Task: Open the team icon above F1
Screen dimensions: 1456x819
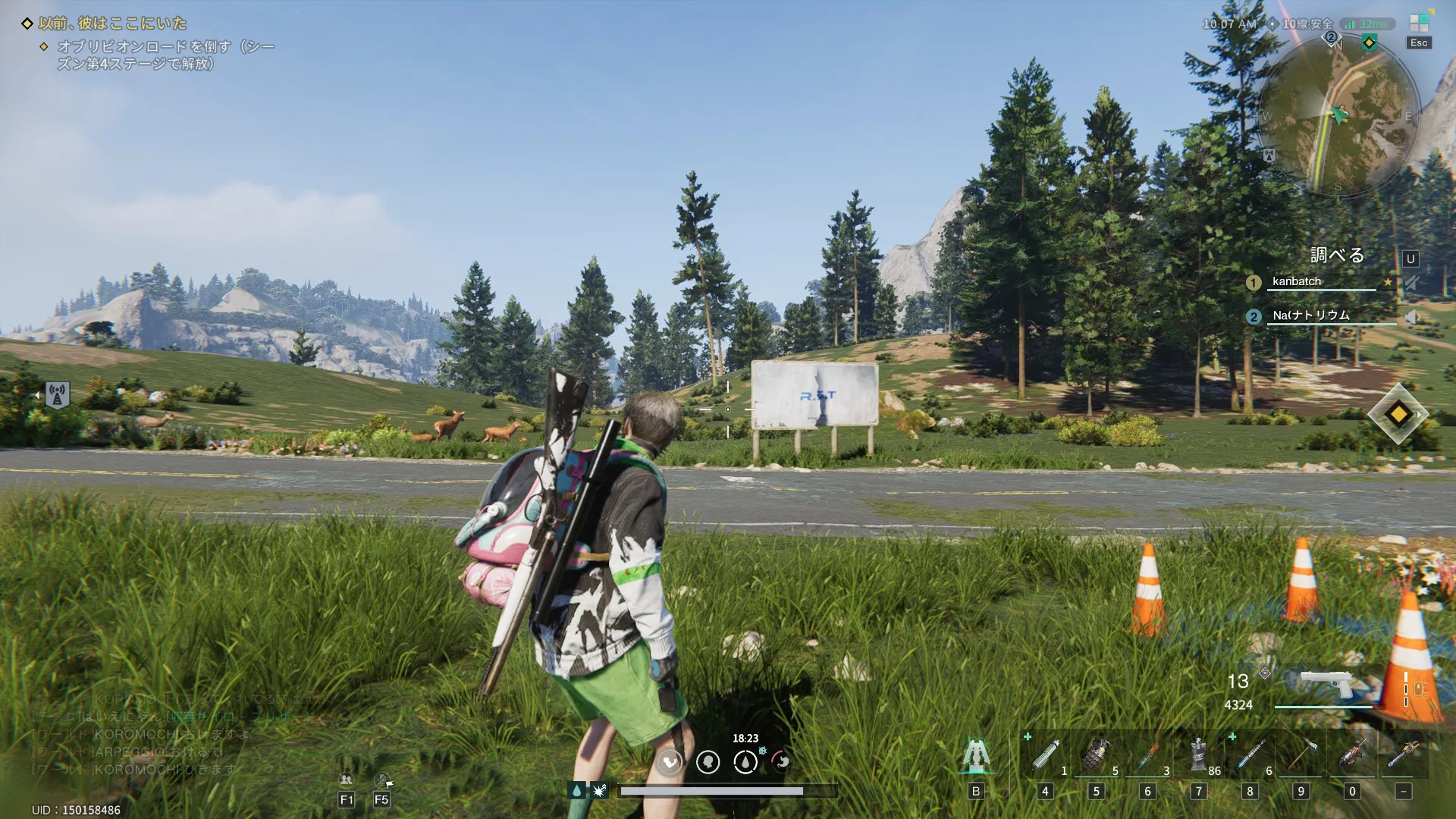Action: click(x=347, y=780)
